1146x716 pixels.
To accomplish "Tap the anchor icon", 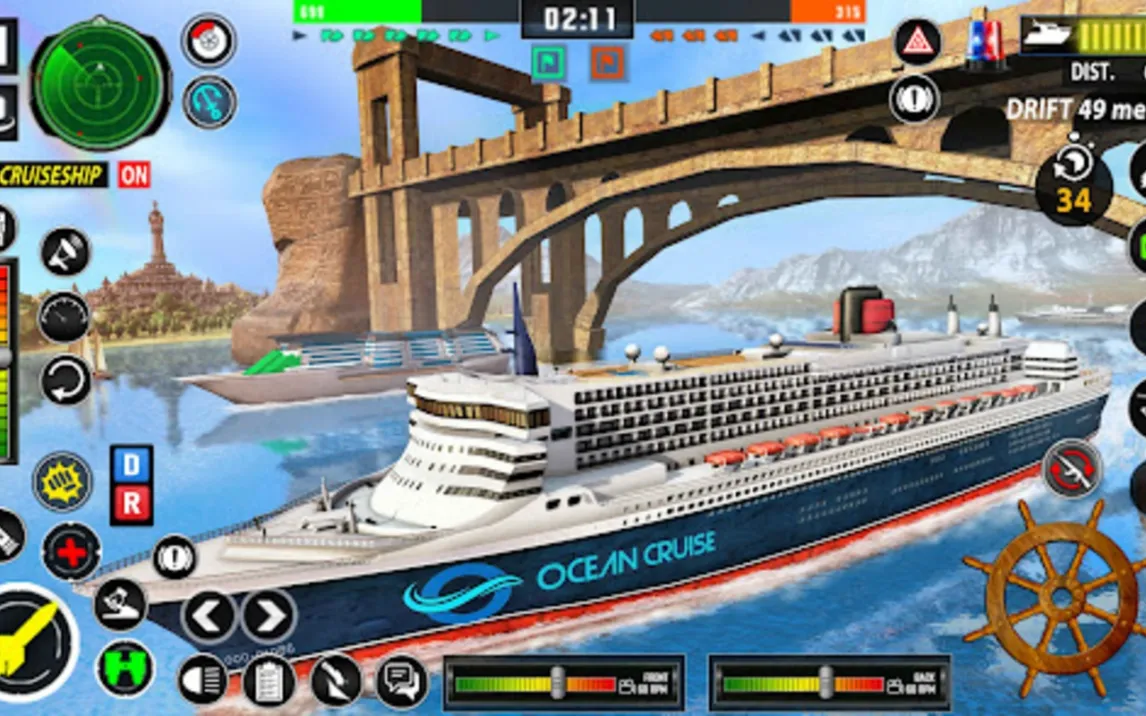I will click(x=209, y=102).
